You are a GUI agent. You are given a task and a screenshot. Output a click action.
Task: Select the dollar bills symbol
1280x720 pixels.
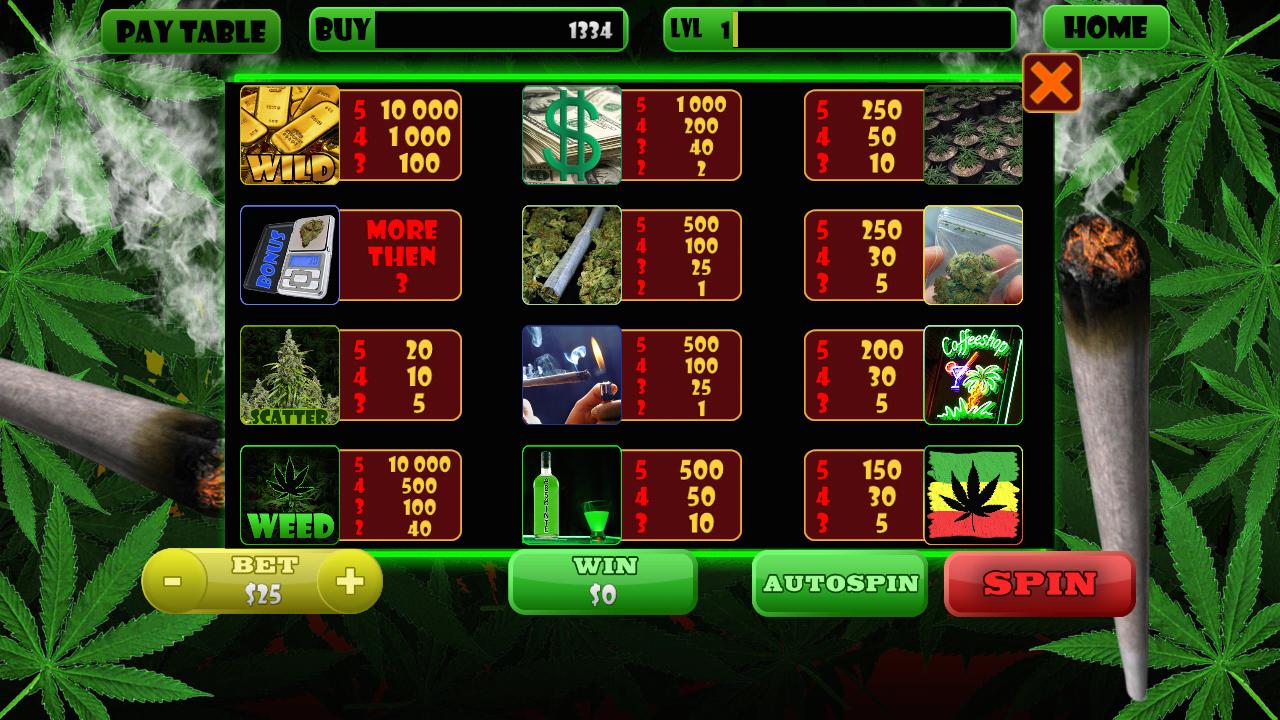click(570, 135)
